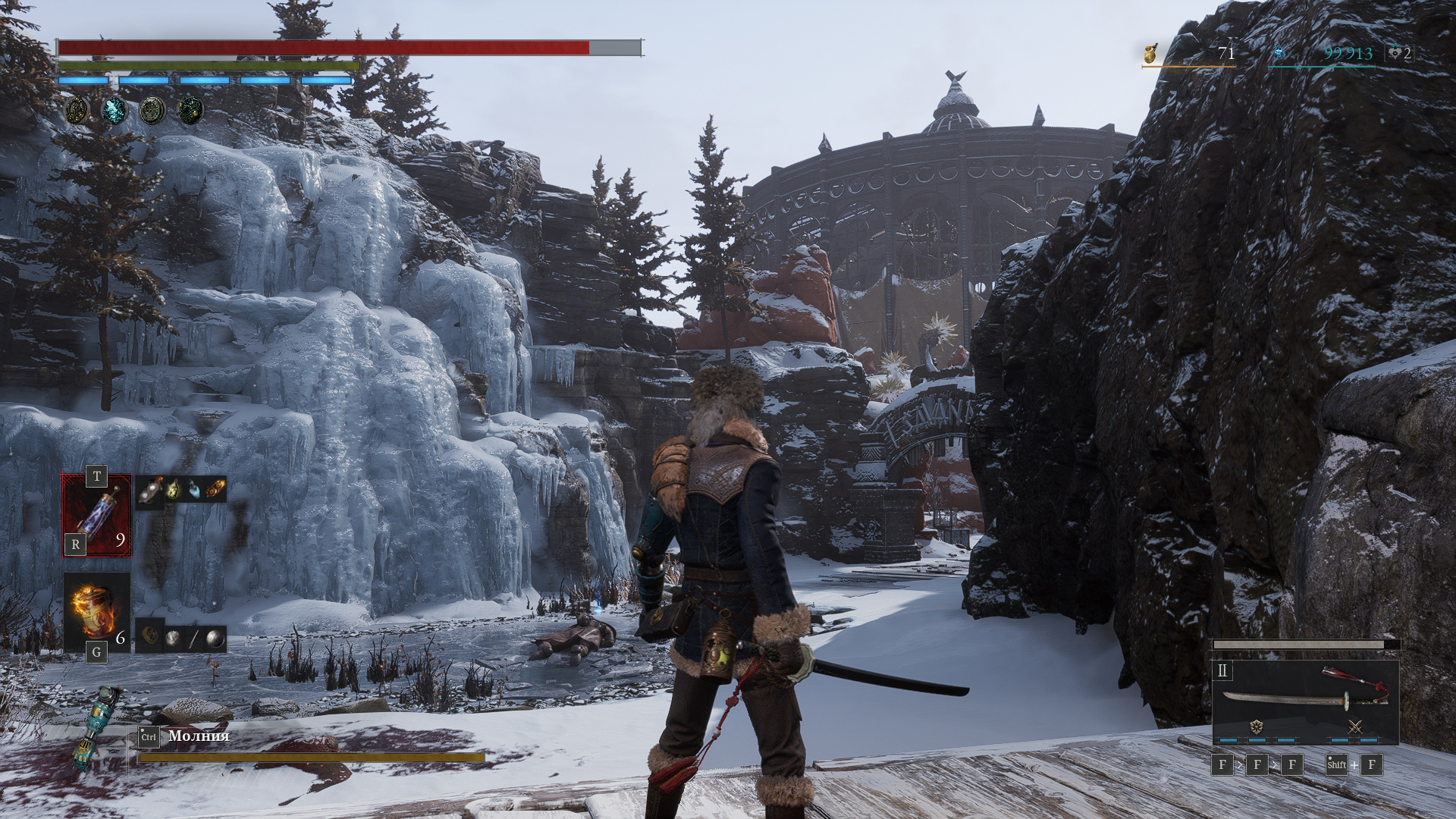
Task: Choose the thin needle item
Action: click(x=193, y=638)
